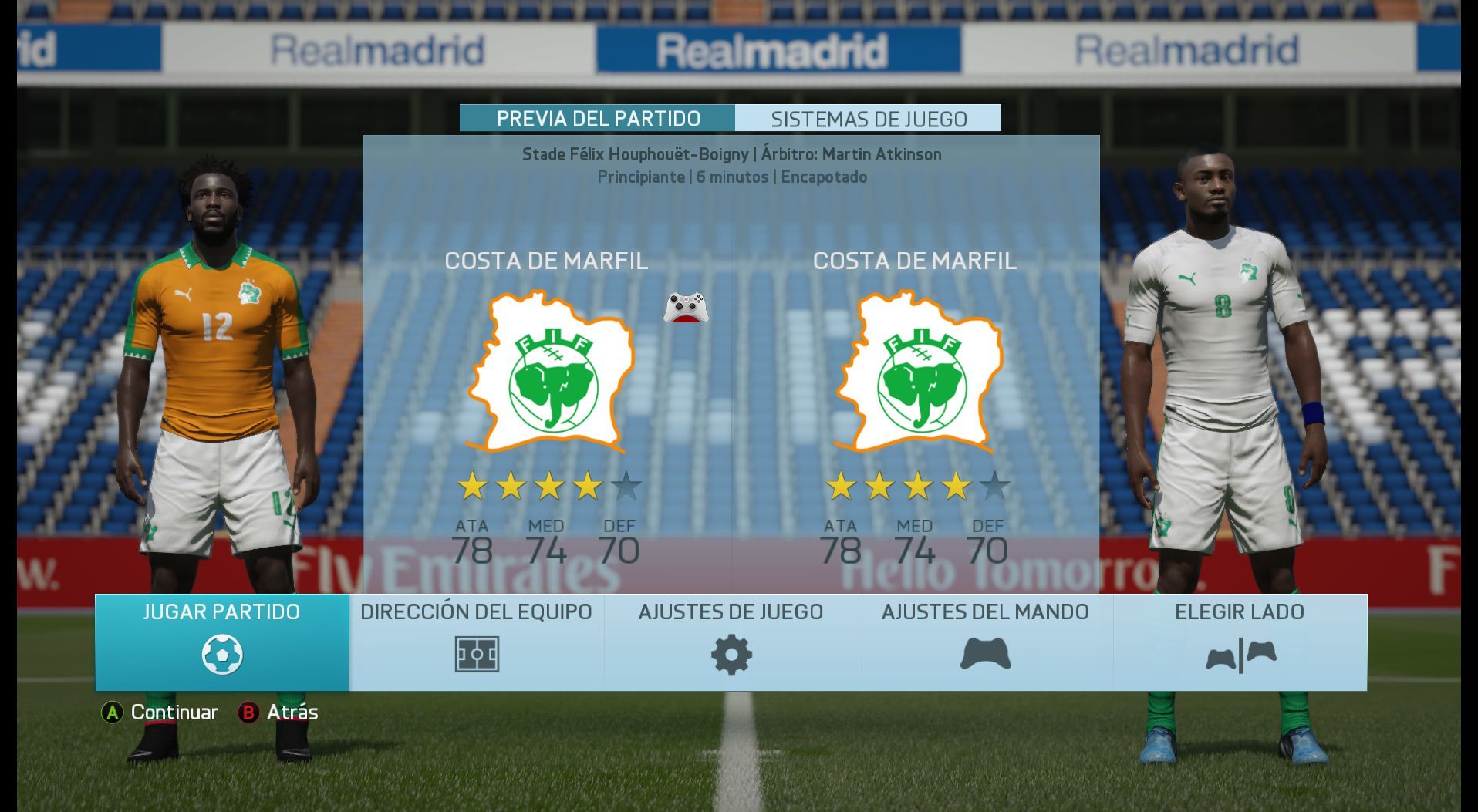The height and width of the screenshot is (812, 1478).
Task: Open Ajustes de Juego settings
Action: [x=731, y=642]
